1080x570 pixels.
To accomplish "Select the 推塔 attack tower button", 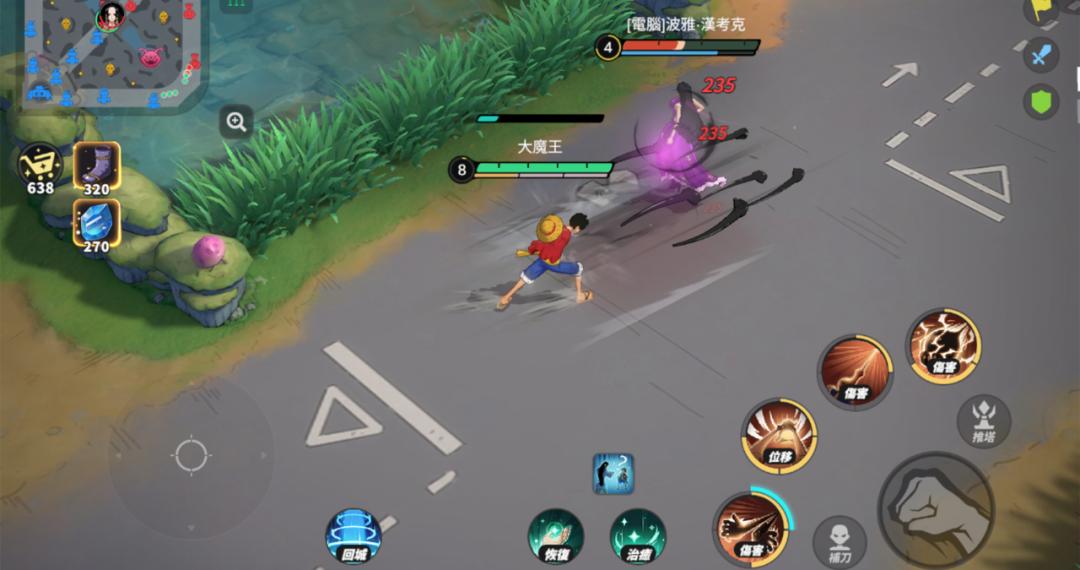I will pos(983,420).
